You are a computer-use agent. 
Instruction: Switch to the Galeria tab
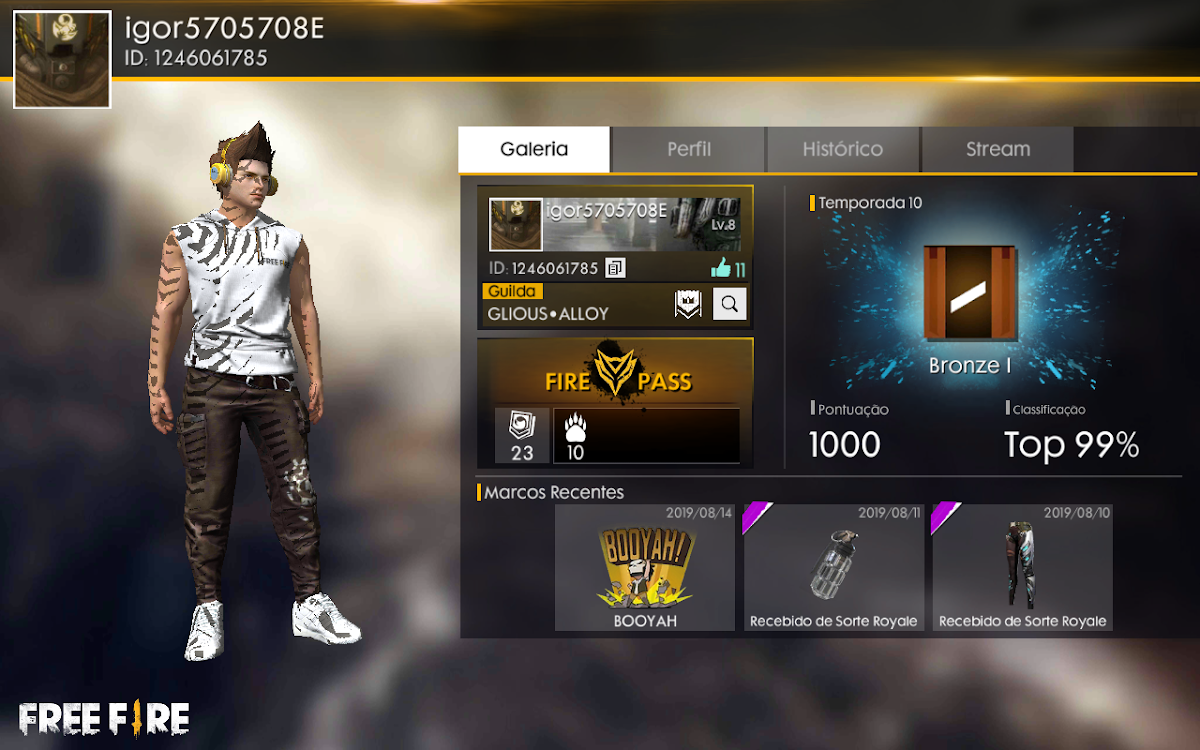pyautogui.click(x=534, y=150)
